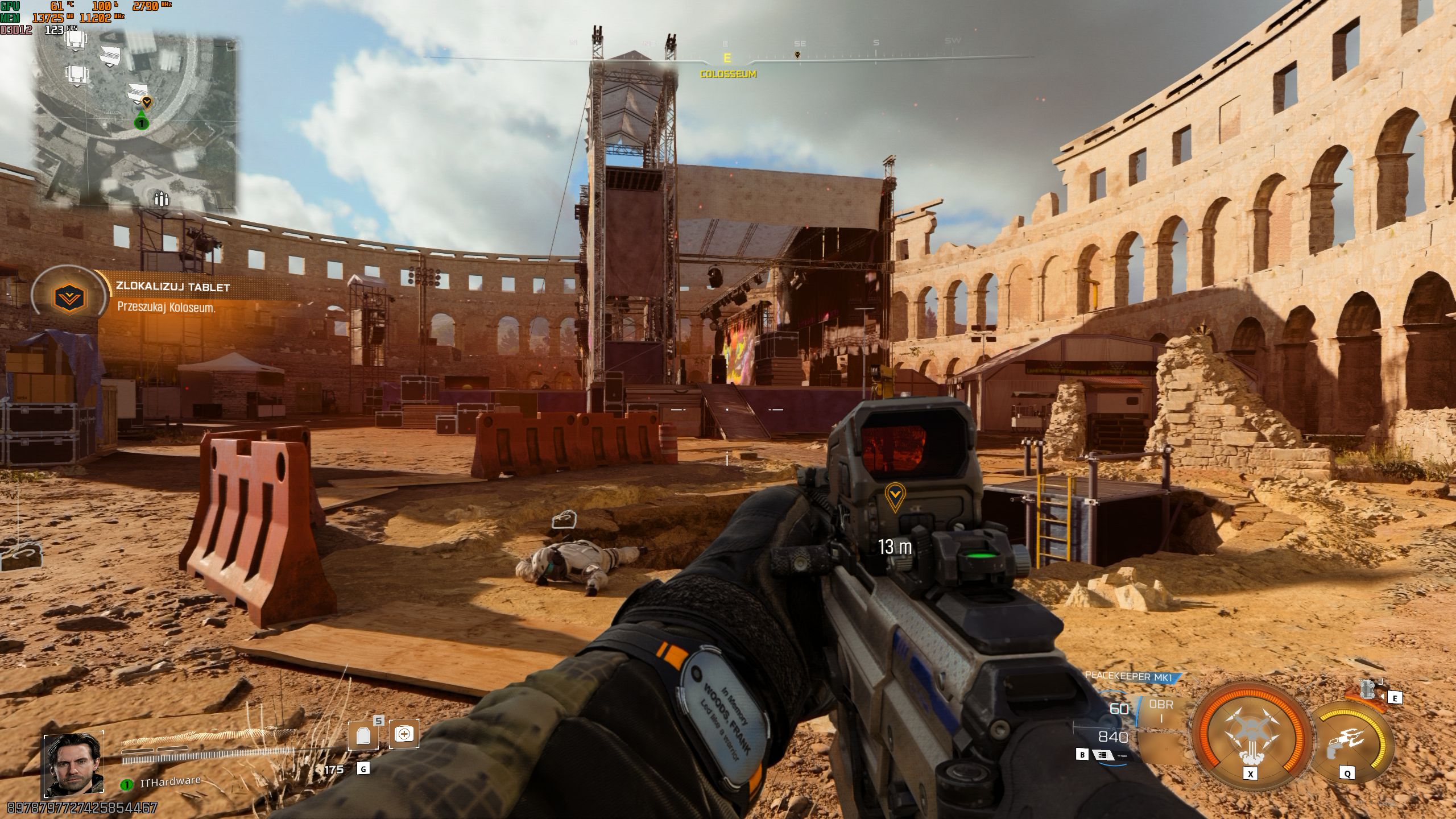1456x819 pixels.
Task: Toggle the OBR fire-mode indicator
Action: coord(1161,707)
